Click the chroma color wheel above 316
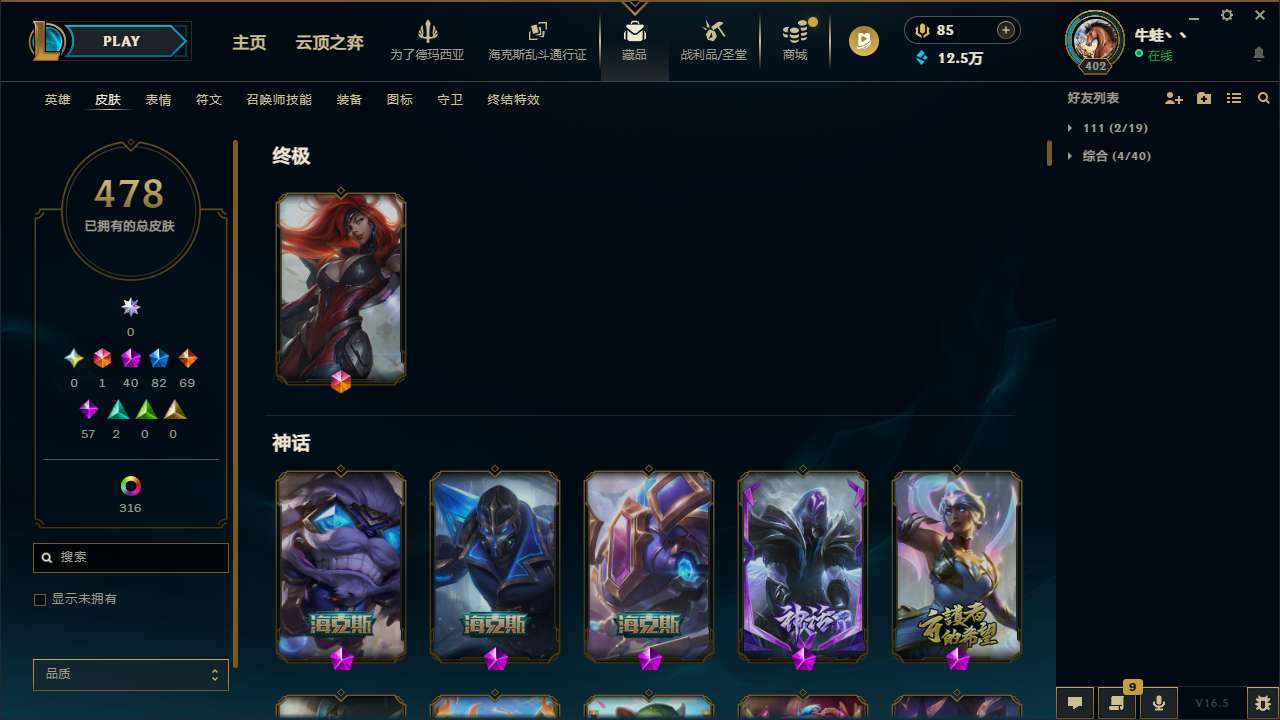Image resolution: width=1280 pixels, height=720 pixels. tap(130, 487)
